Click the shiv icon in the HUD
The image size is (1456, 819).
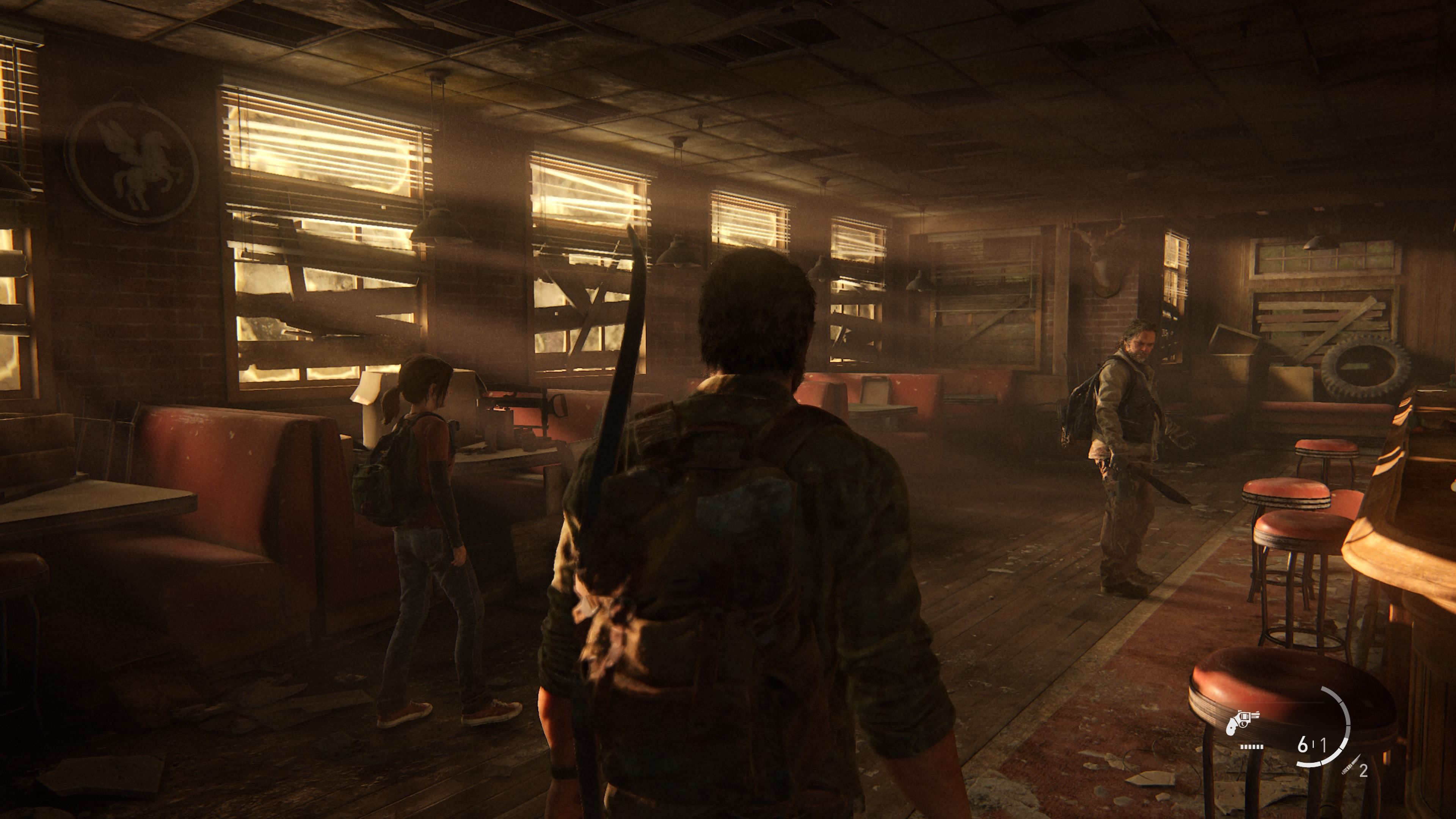pos(1350,766)
